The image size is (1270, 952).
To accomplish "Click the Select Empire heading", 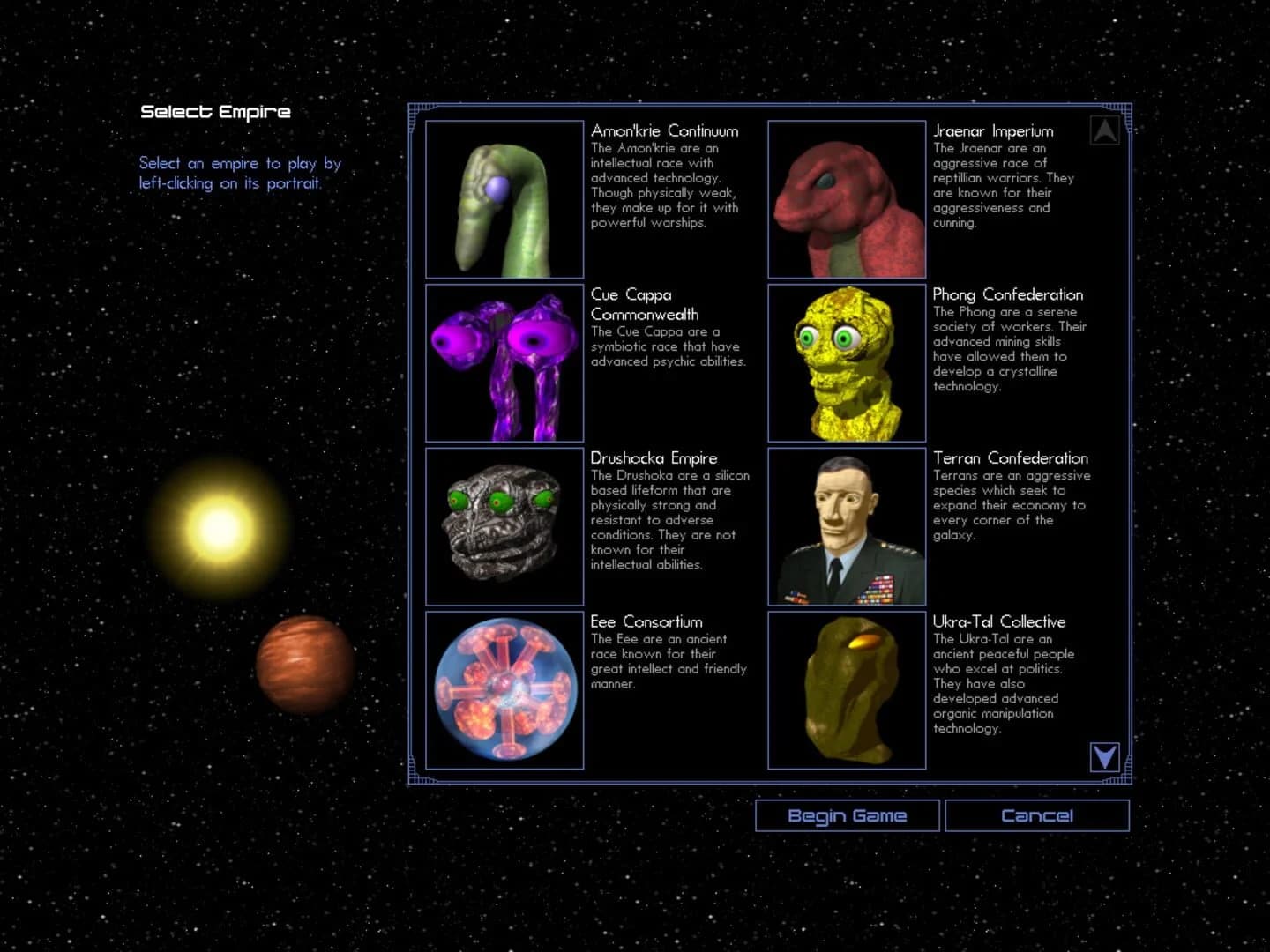I will tap(214, 111).
